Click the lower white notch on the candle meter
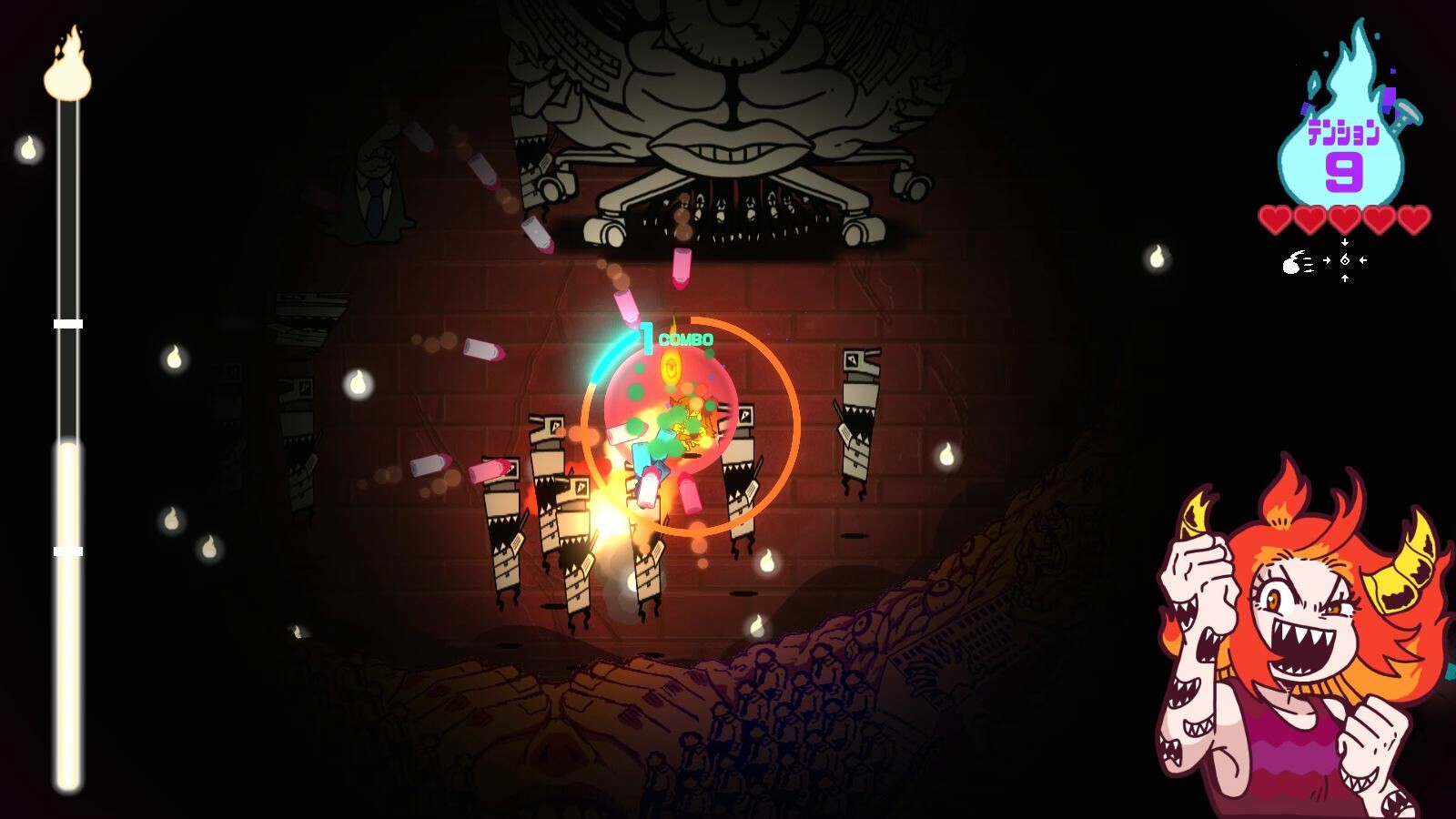Viewport: 1456px width, 819px height. coord(68,550)
